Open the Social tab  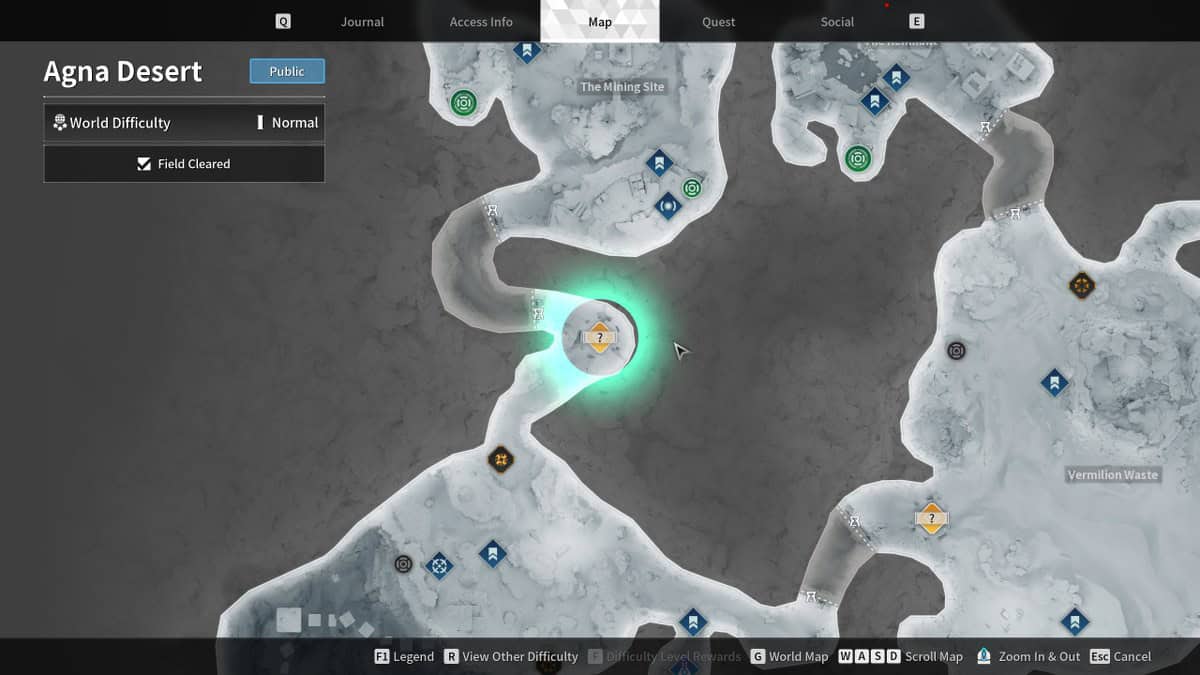coord(837,22)
